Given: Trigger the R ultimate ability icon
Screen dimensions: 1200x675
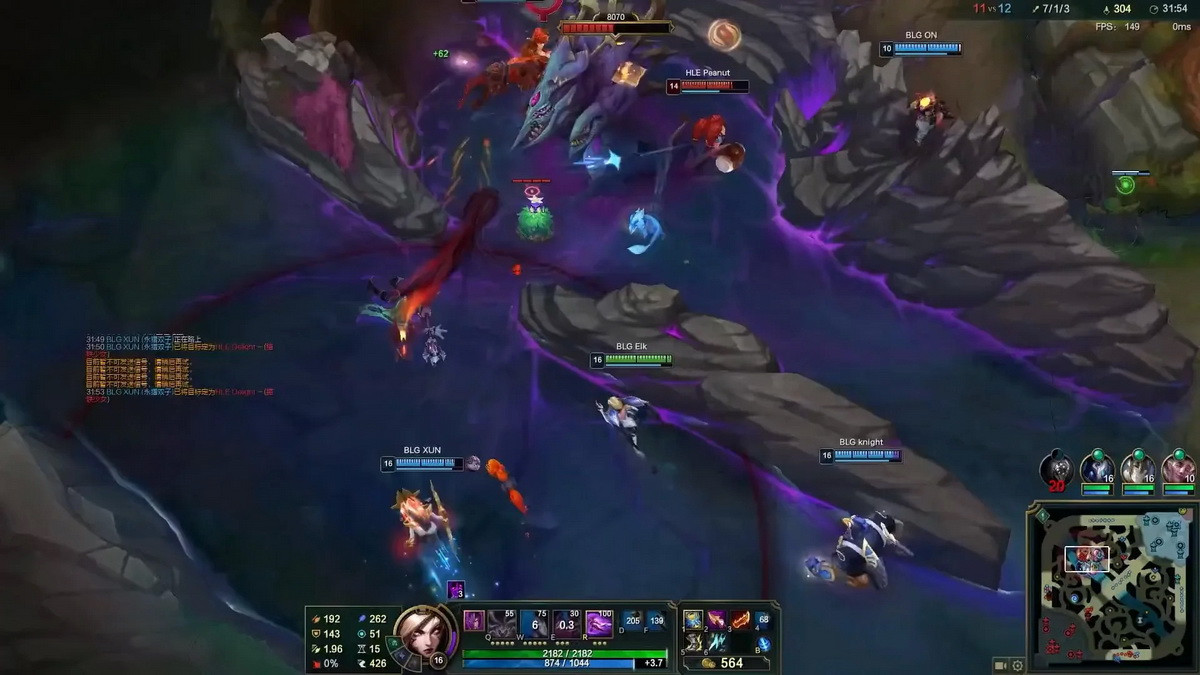Looking at the screenshot, I should 599,622.
